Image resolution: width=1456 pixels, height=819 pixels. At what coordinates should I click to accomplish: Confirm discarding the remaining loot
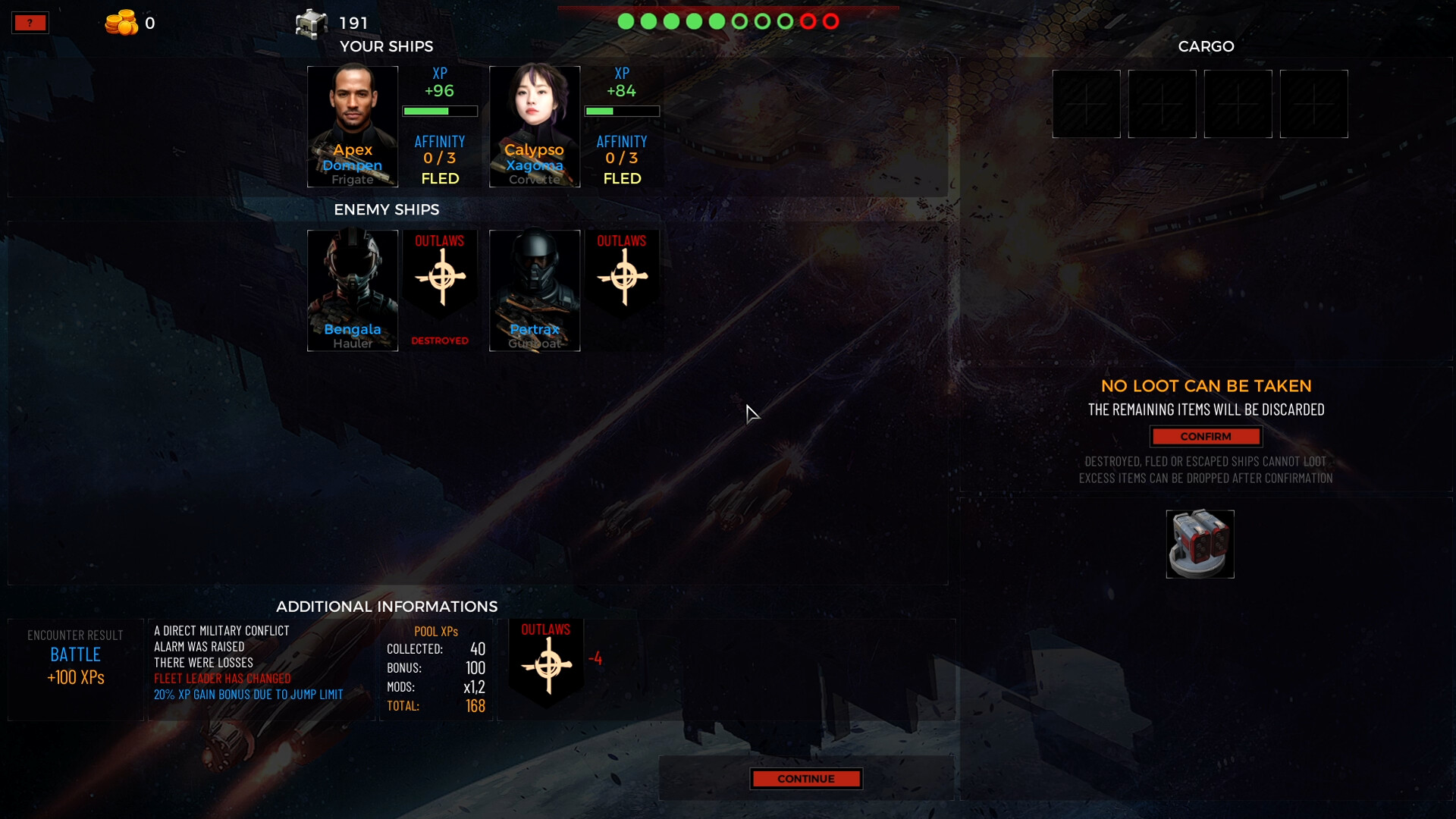point(1206,437)
